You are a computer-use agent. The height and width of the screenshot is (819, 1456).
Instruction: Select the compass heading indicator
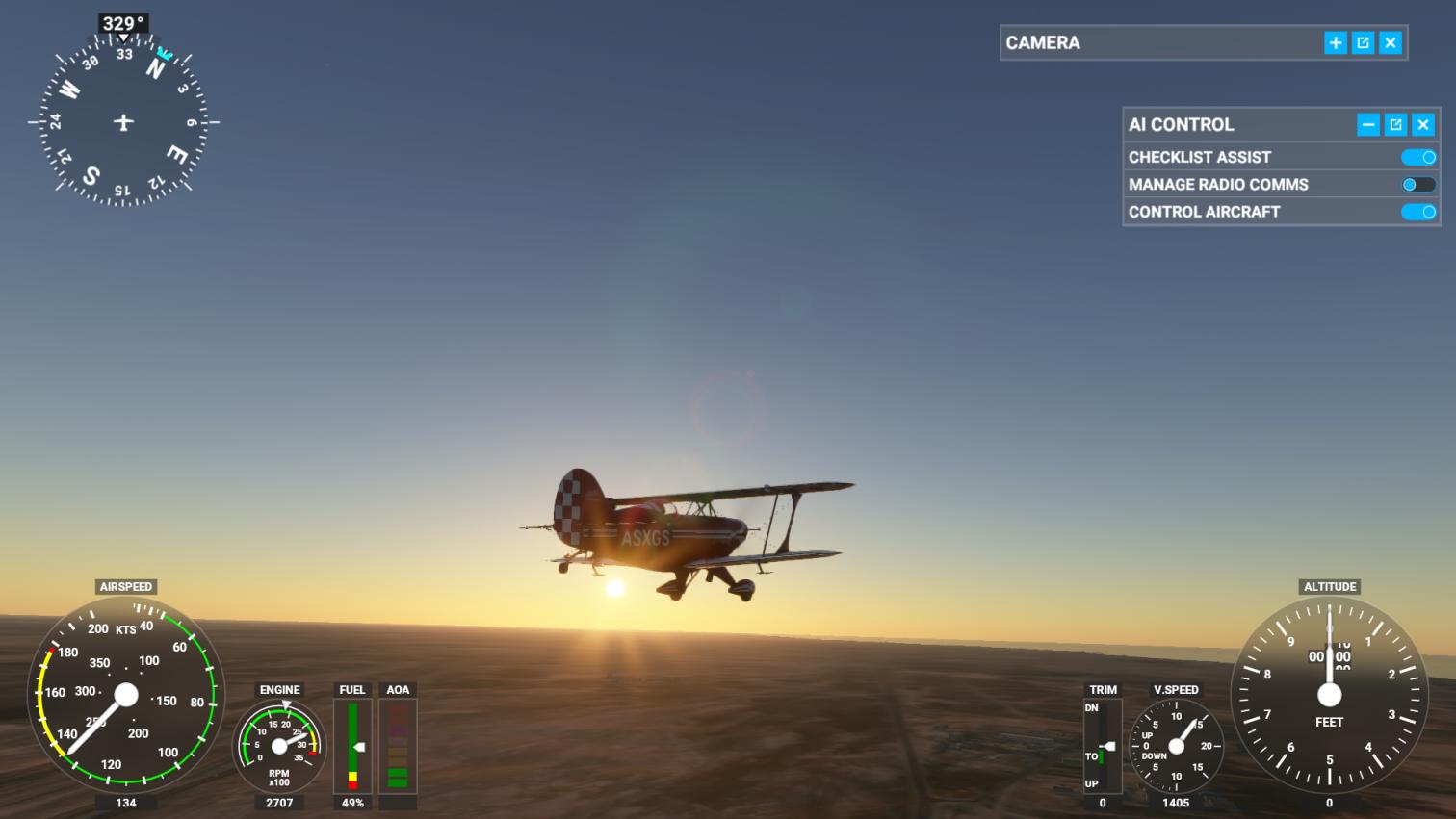(x=122, y=123)
